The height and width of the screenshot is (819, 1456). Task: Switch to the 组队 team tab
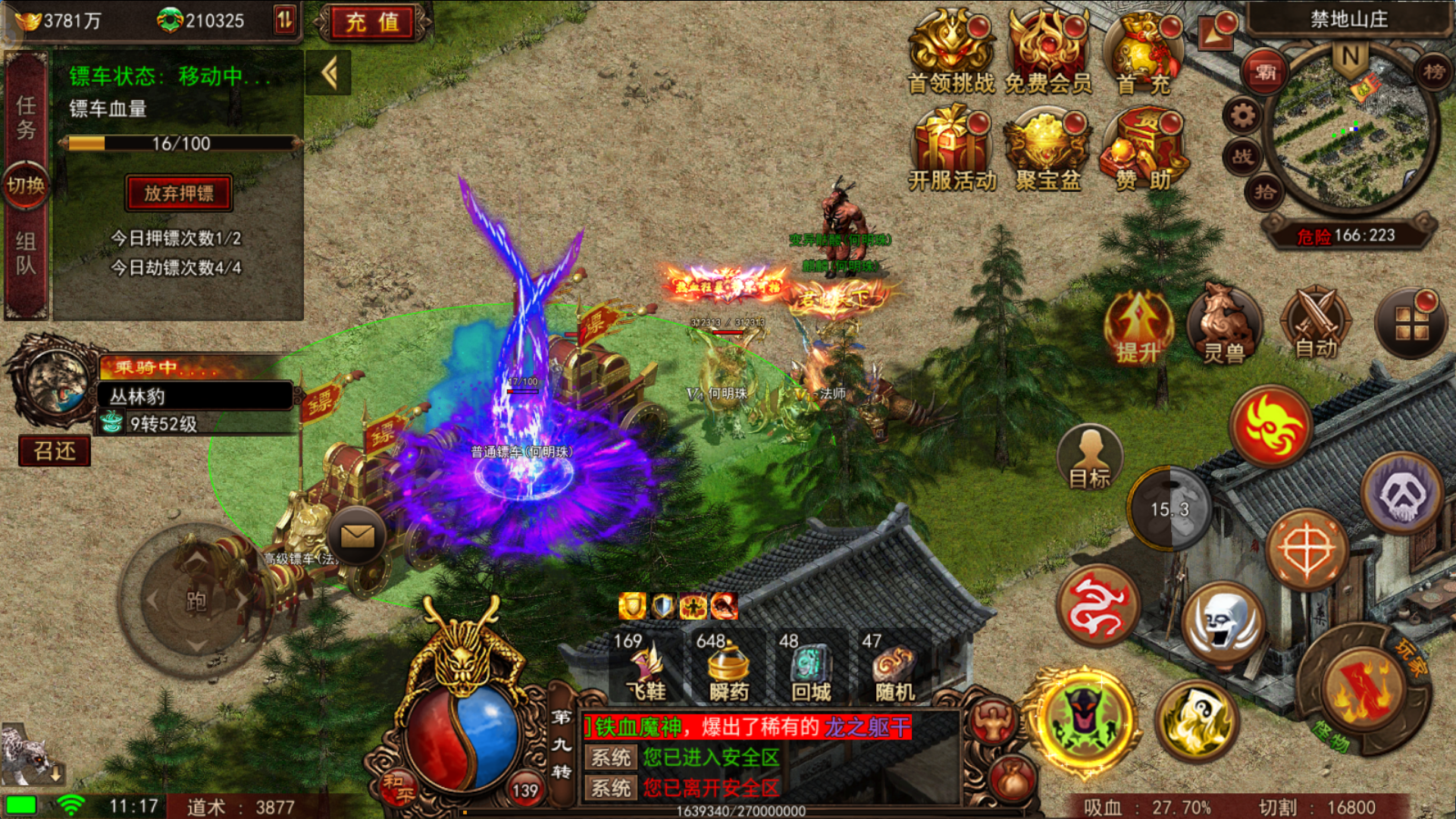[26, 253]
